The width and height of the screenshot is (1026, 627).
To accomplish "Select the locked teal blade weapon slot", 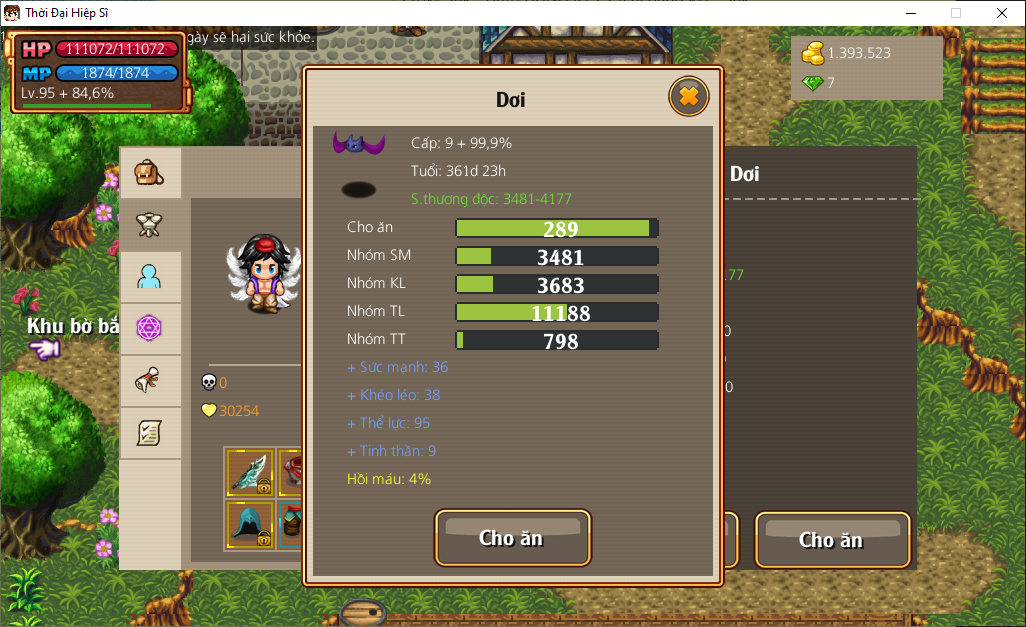I will point(250,473).
